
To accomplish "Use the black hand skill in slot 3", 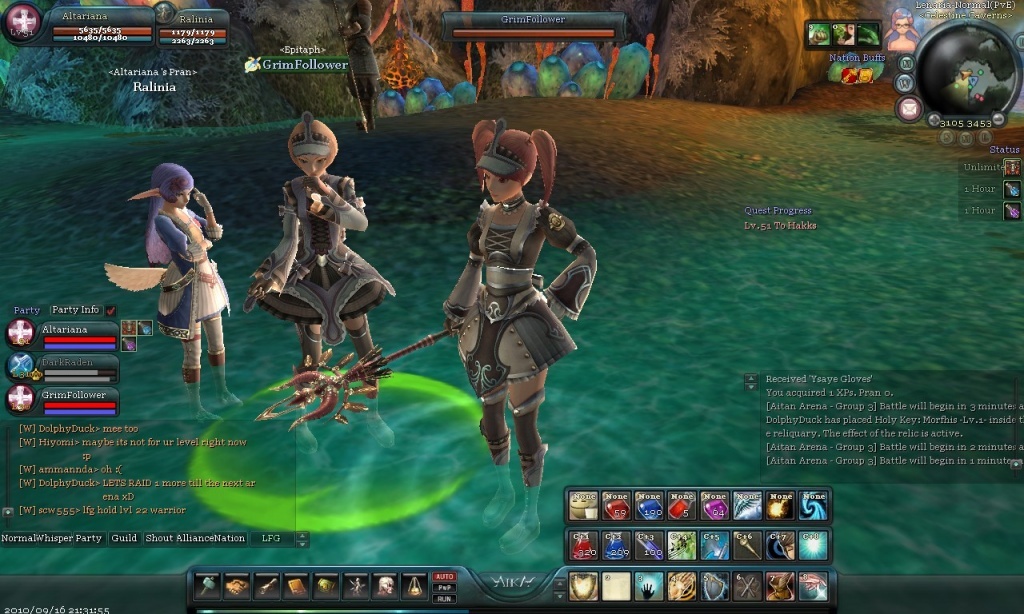I will 648,586.
